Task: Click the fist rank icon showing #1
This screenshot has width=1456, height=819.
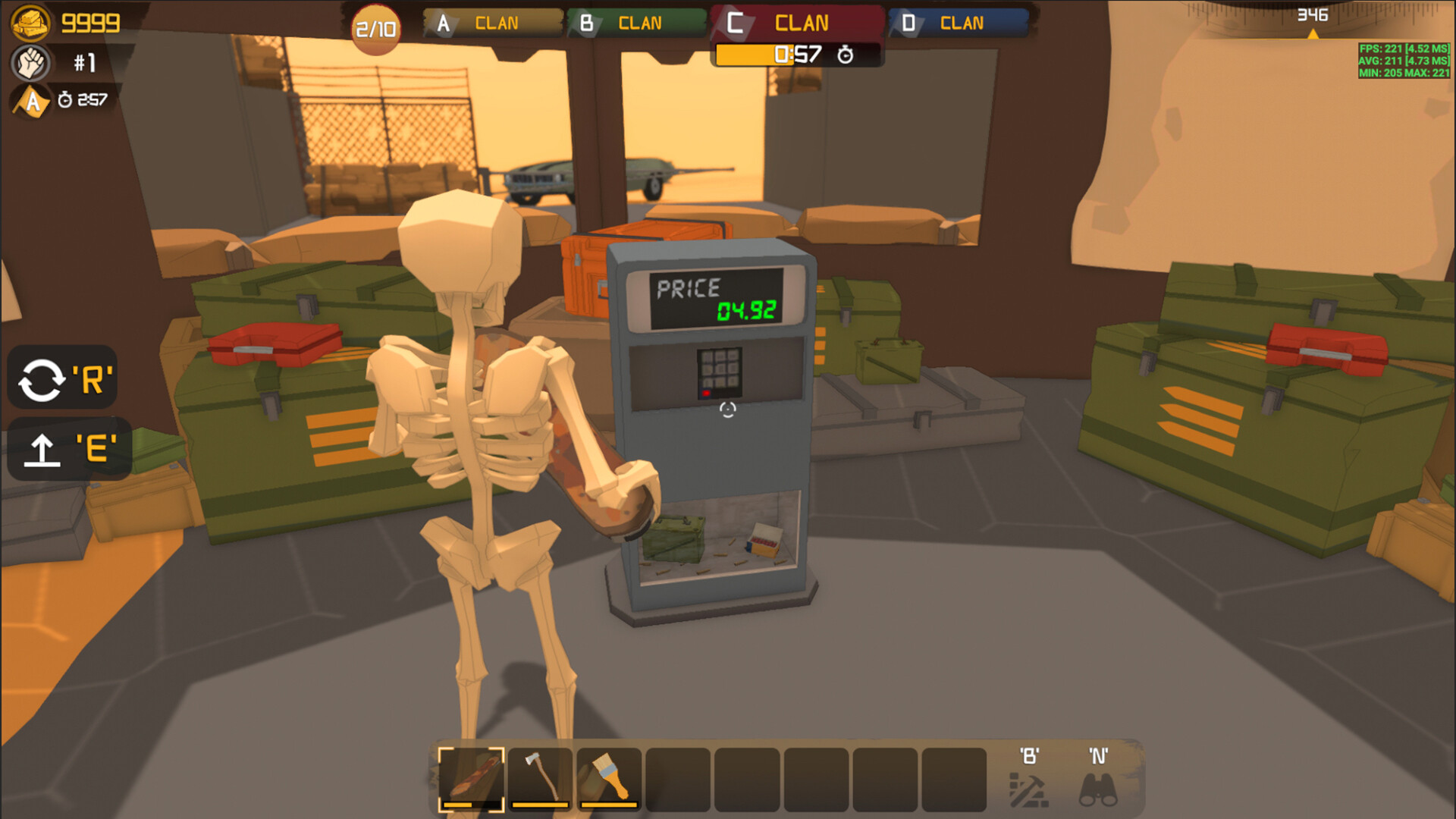Action: click(29, 64)
